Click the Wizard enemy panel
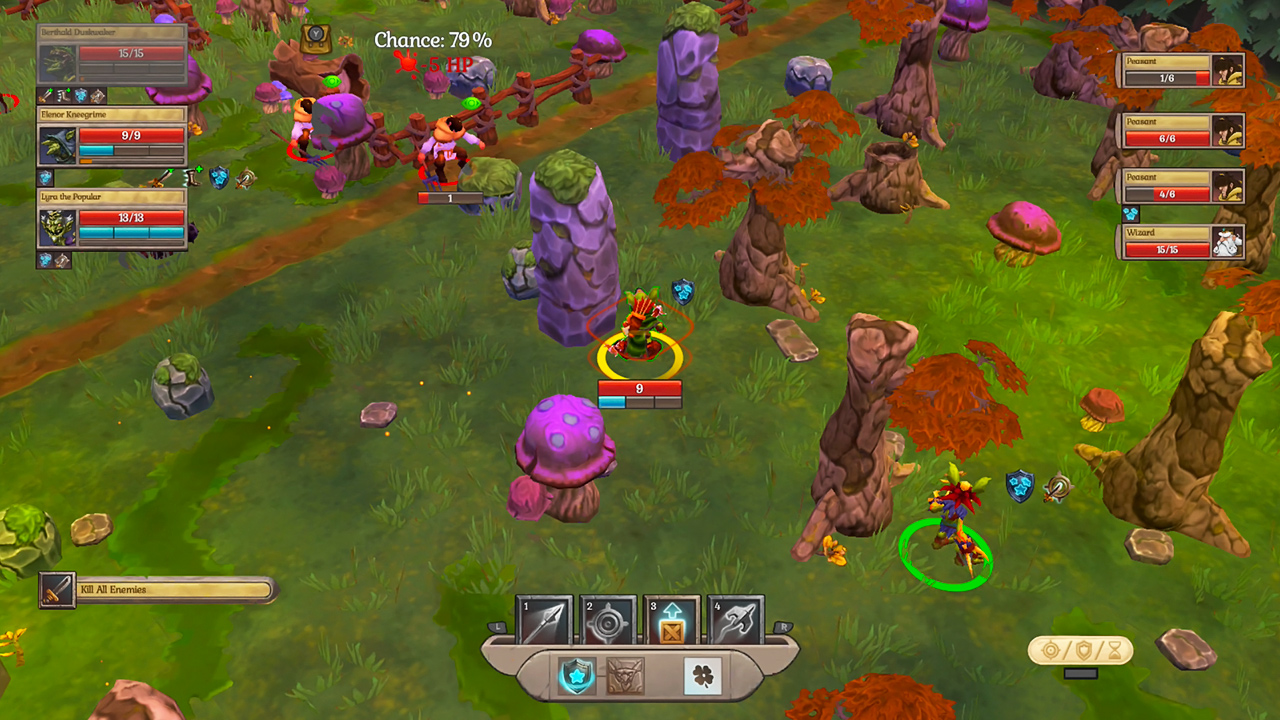Image resolution: width=1280 pixels, height=720 pixels. [1183, 243]
